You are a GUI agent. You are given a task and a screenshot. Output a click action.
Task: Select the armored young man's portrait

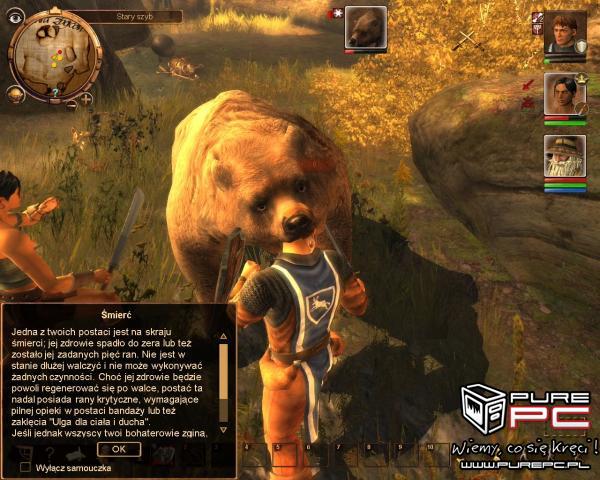(564, 31)
